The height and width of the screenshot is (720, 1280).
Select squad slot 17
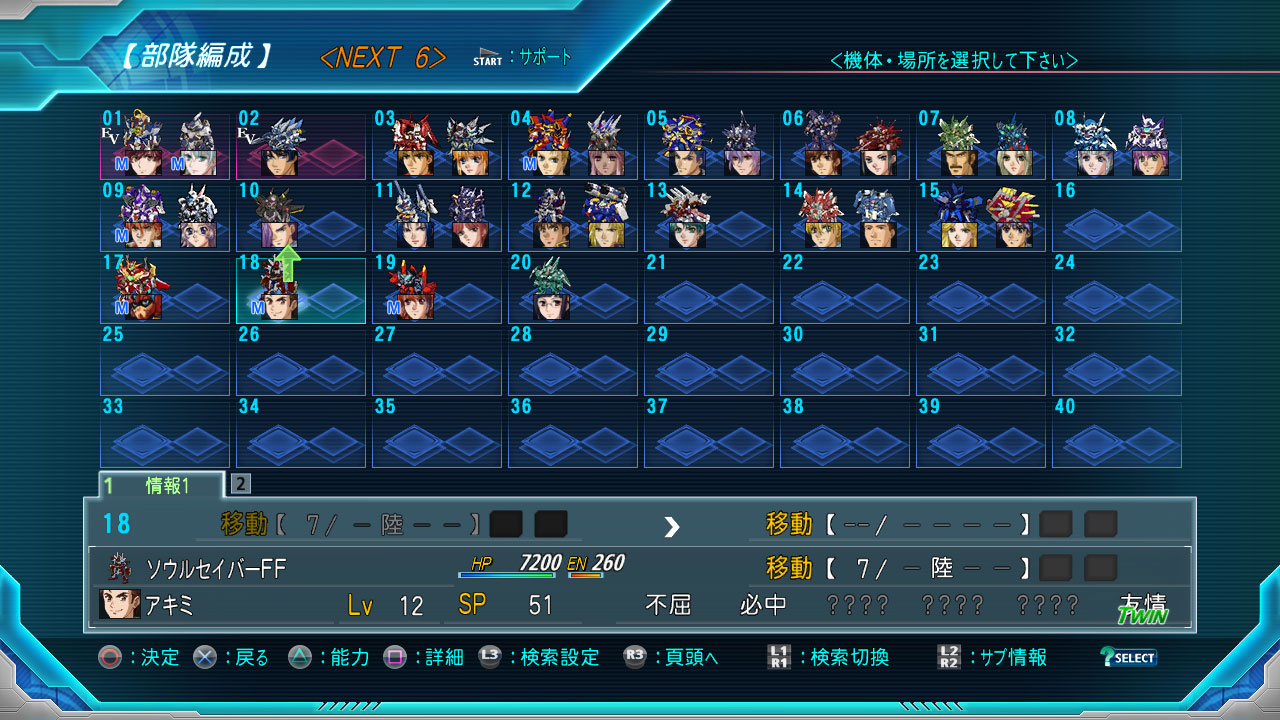(165, 290)
